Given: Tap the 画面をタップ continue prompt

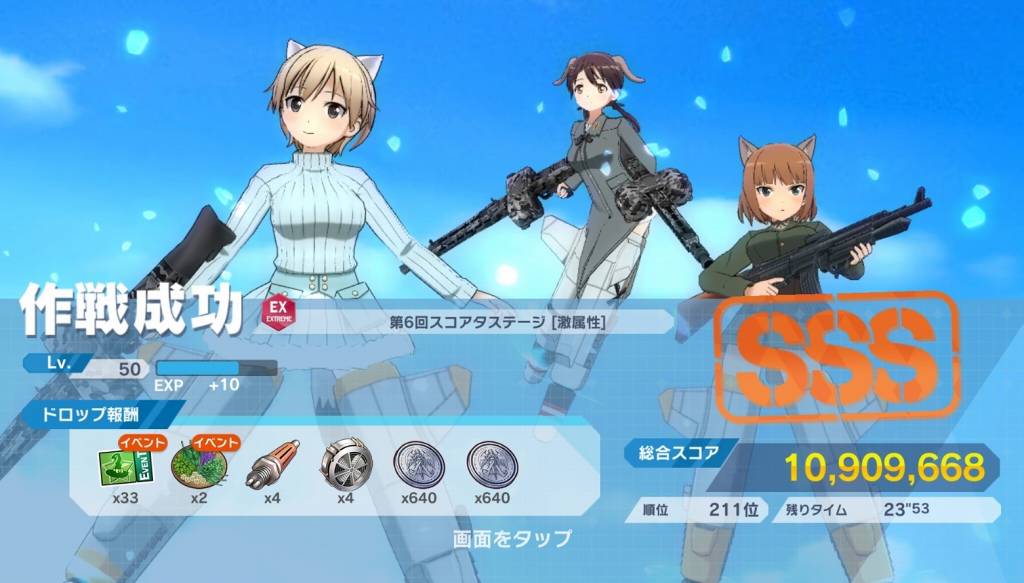Looking at the screenshot, I should coord(512,540).
